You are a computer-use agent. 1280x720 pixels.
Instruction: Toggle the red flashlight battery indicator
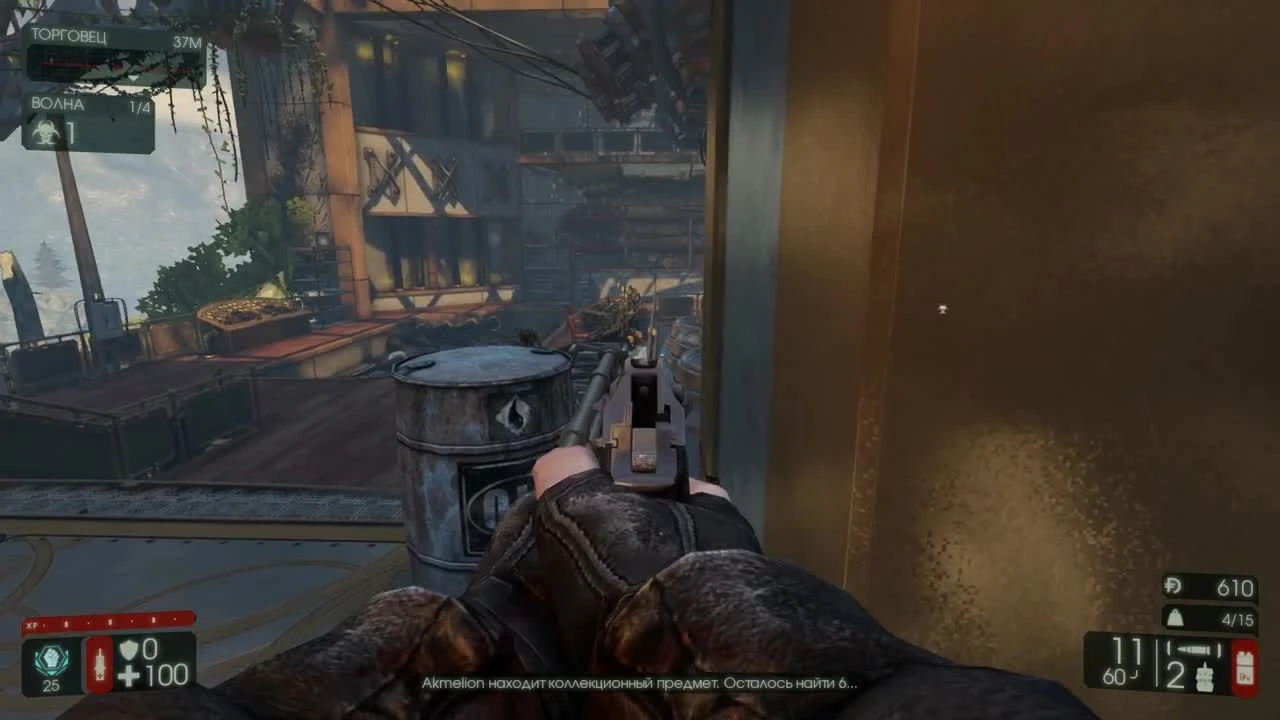1246,668
